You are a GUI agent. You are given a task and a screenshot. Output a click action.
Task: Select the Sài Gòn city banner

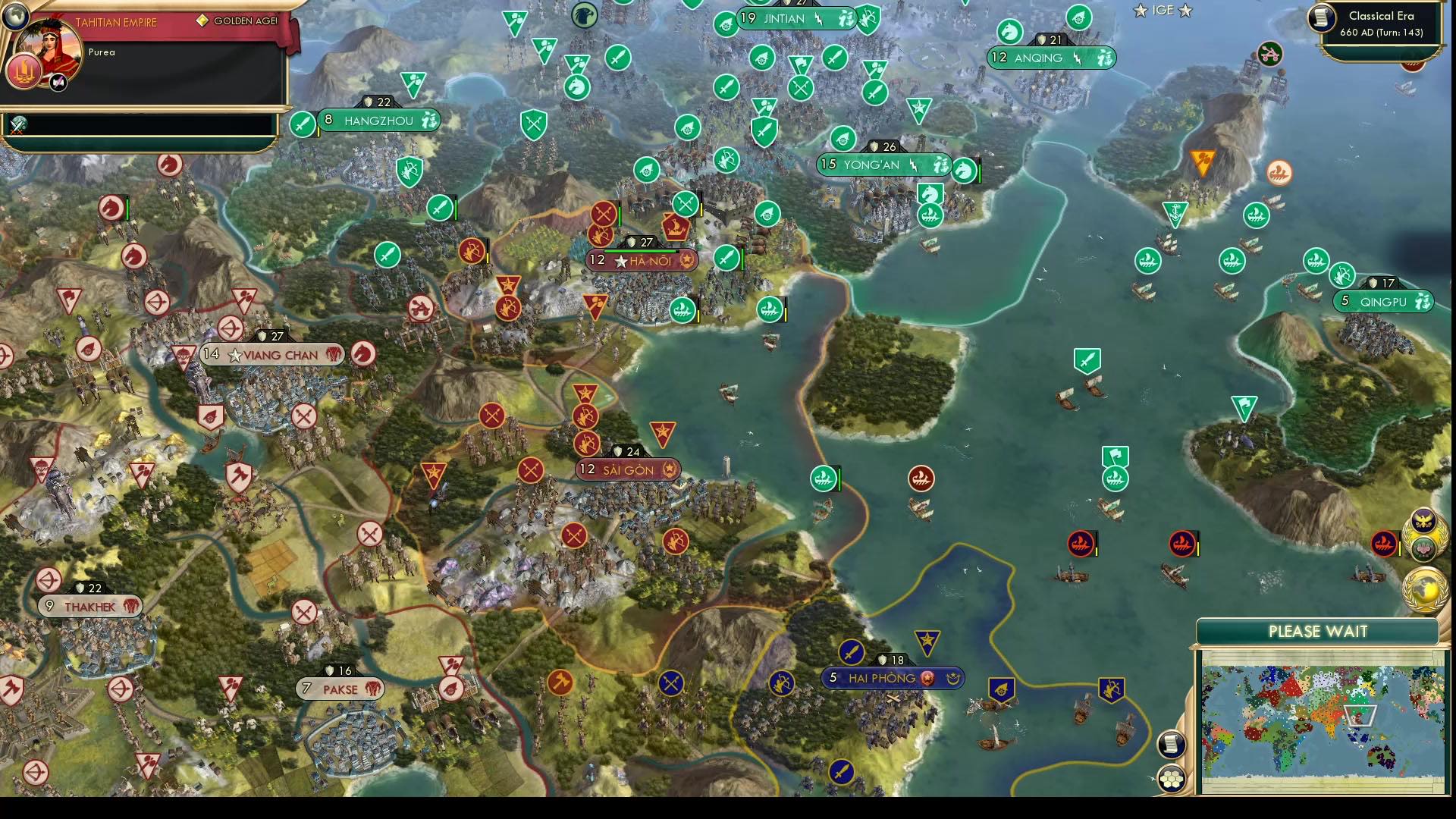(628, 469)
